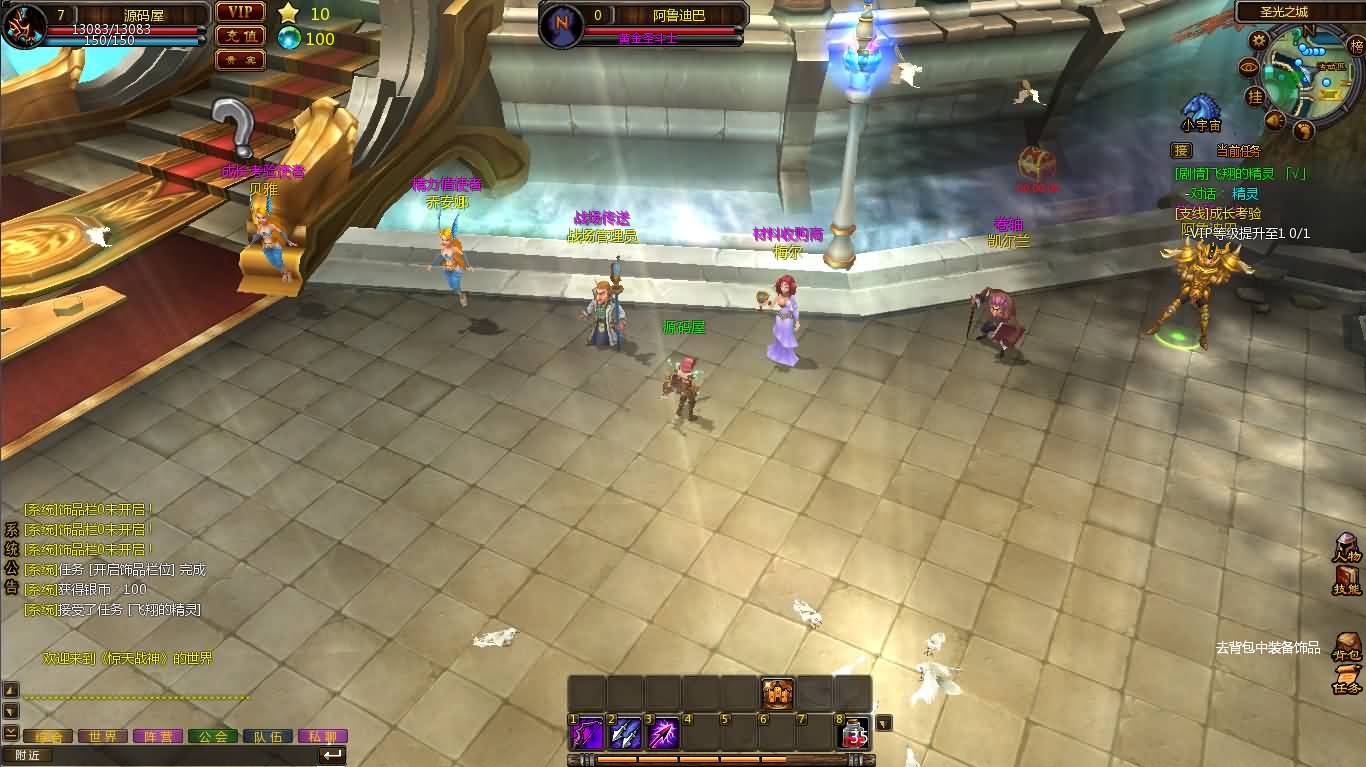Open the 附近 chat channel selector
This screenshot has width=1366, height=767.
tap(30, 757)
